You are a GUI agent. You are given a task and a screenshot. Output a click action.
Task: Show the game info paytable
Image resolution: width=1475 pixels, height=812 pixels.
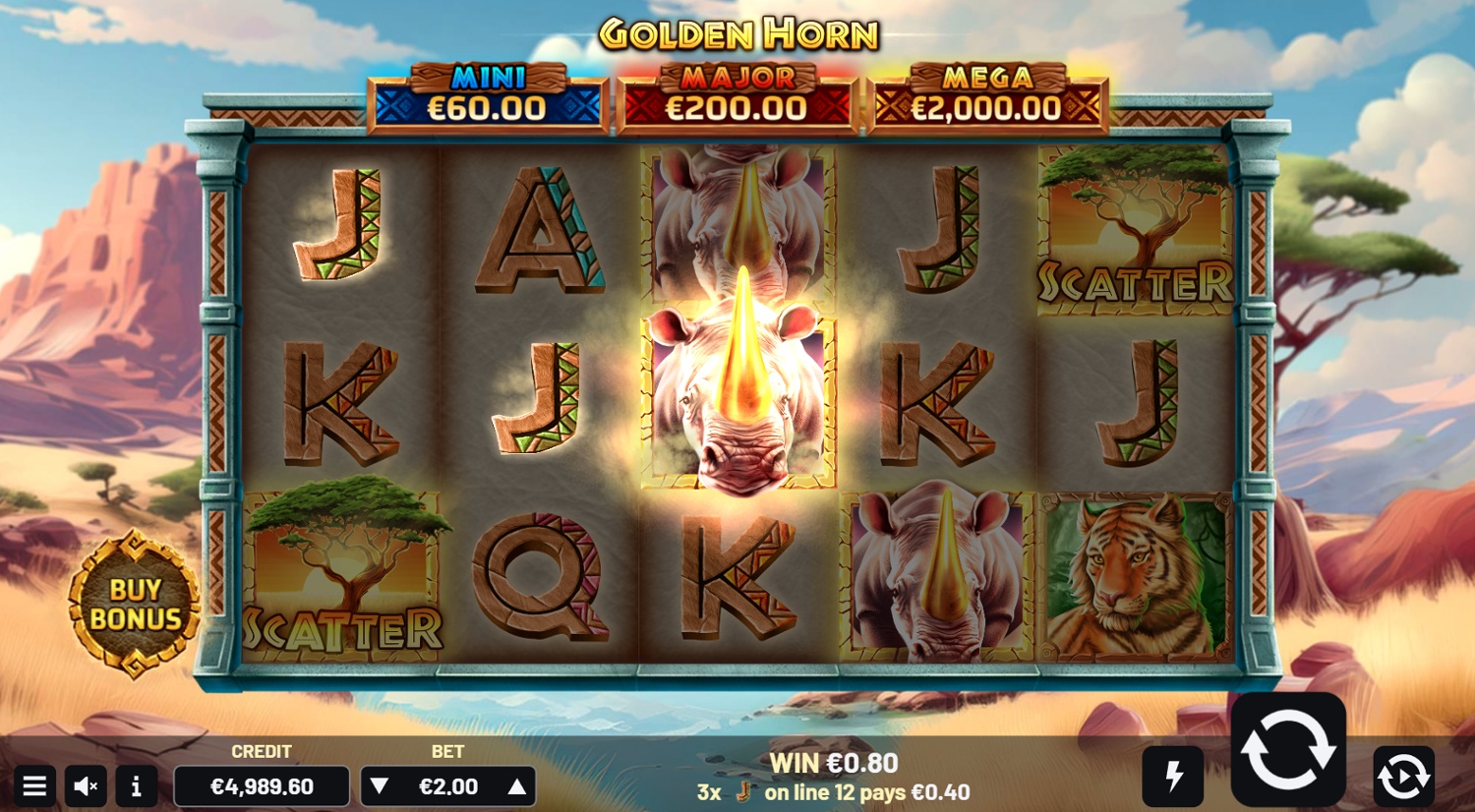coord(137,786)
